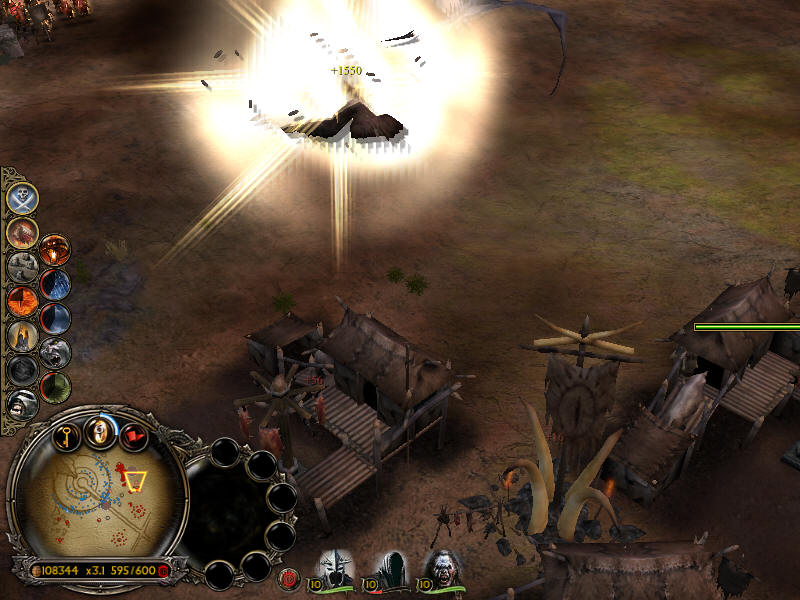This screenshot has width=800, height=600.
Task: Activate the glowing yellow tower power
Action: point(22,335)
